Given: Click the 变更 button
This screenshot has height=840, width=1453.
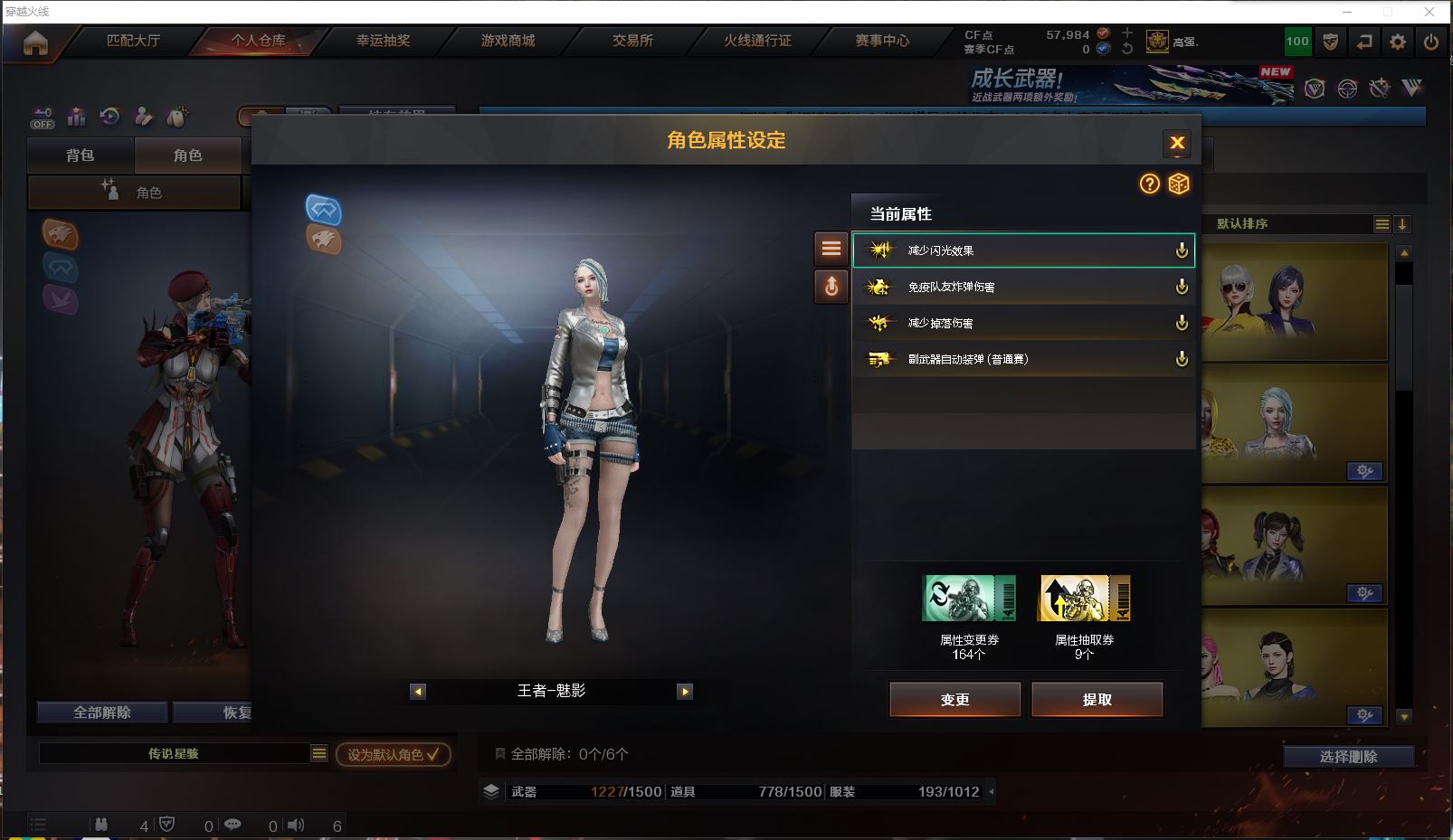Looking at the screenshot, I should [954, 700].
